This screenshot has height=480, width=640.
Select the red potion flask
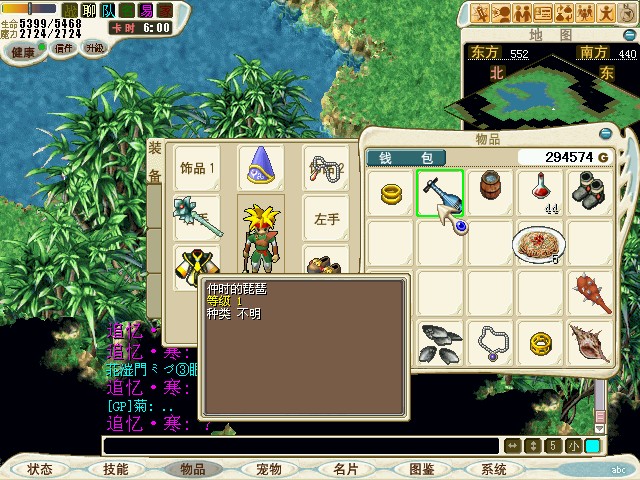coord(541,190)
